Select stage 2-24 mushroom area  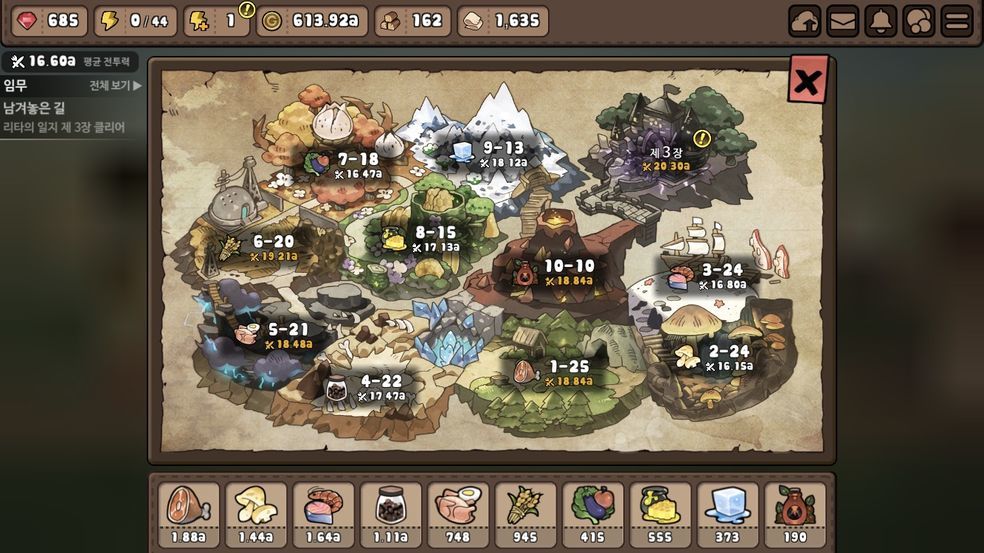(728, 356)
